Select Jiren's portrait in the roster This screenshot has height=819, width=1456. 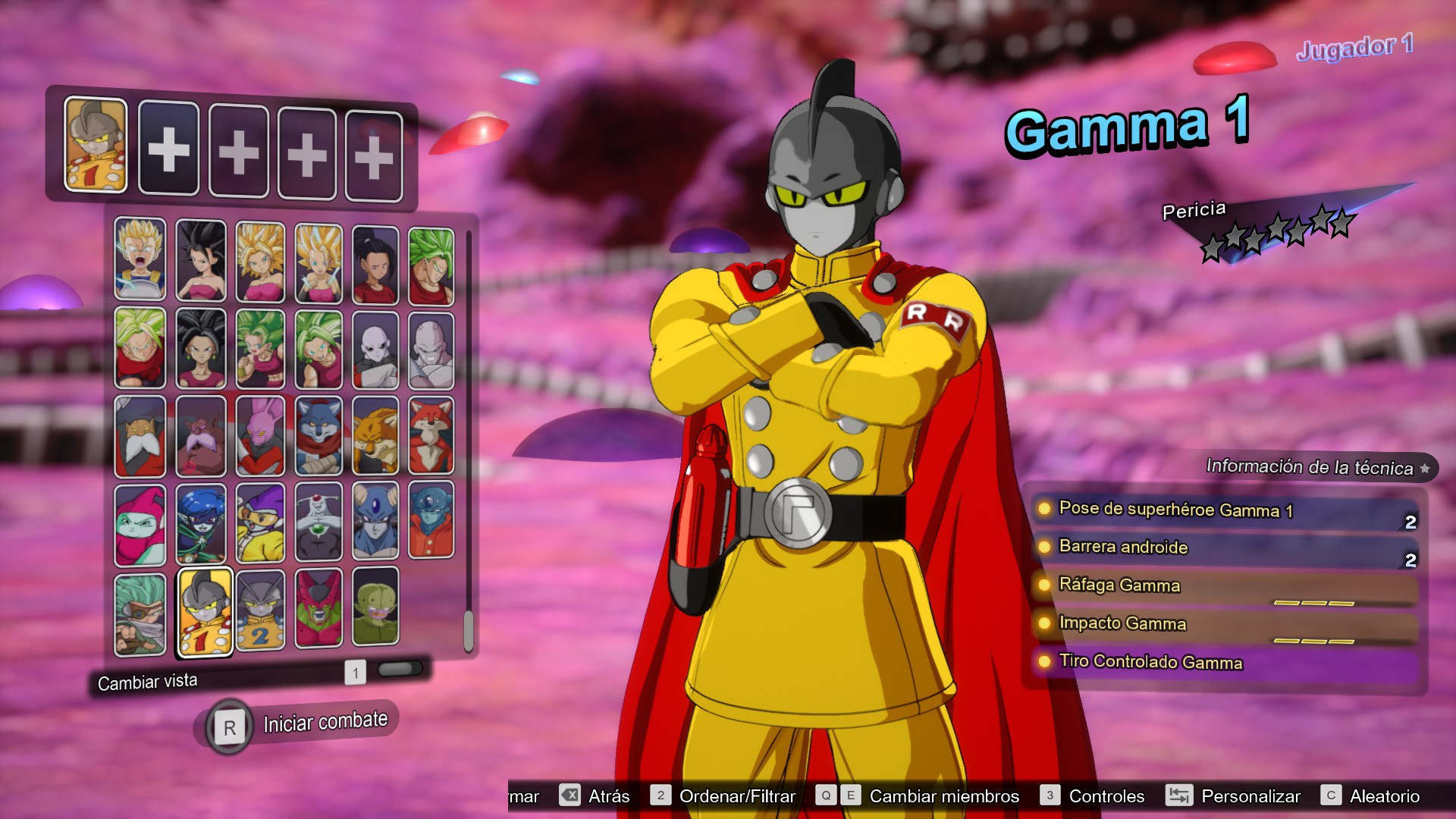(376, 349)
